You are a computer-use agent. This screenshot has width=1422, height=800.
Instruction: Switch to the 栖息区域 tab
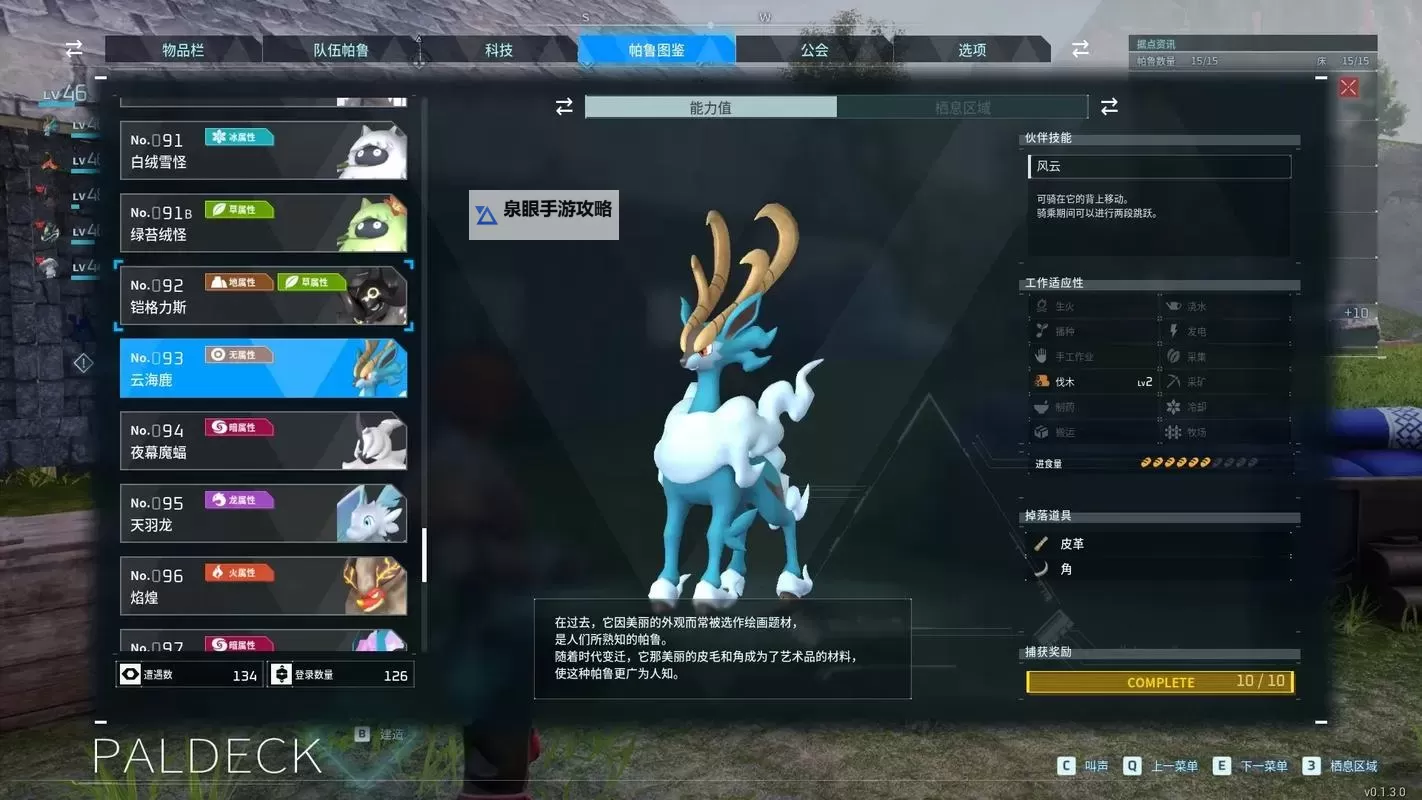(962, 106)
